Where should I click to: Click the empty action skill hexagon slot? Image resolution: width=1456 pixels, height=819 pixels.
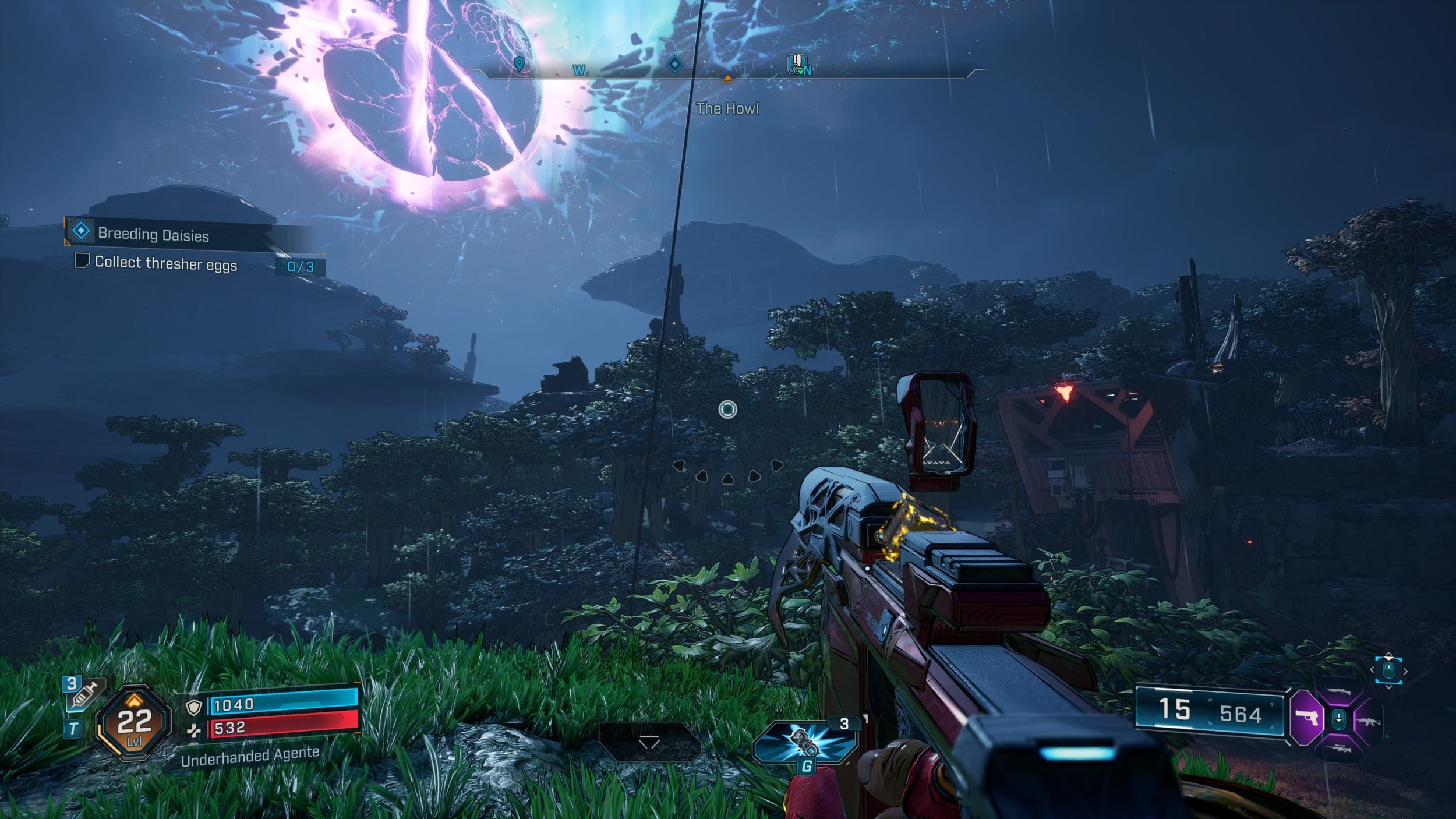(x=649, y=742)
